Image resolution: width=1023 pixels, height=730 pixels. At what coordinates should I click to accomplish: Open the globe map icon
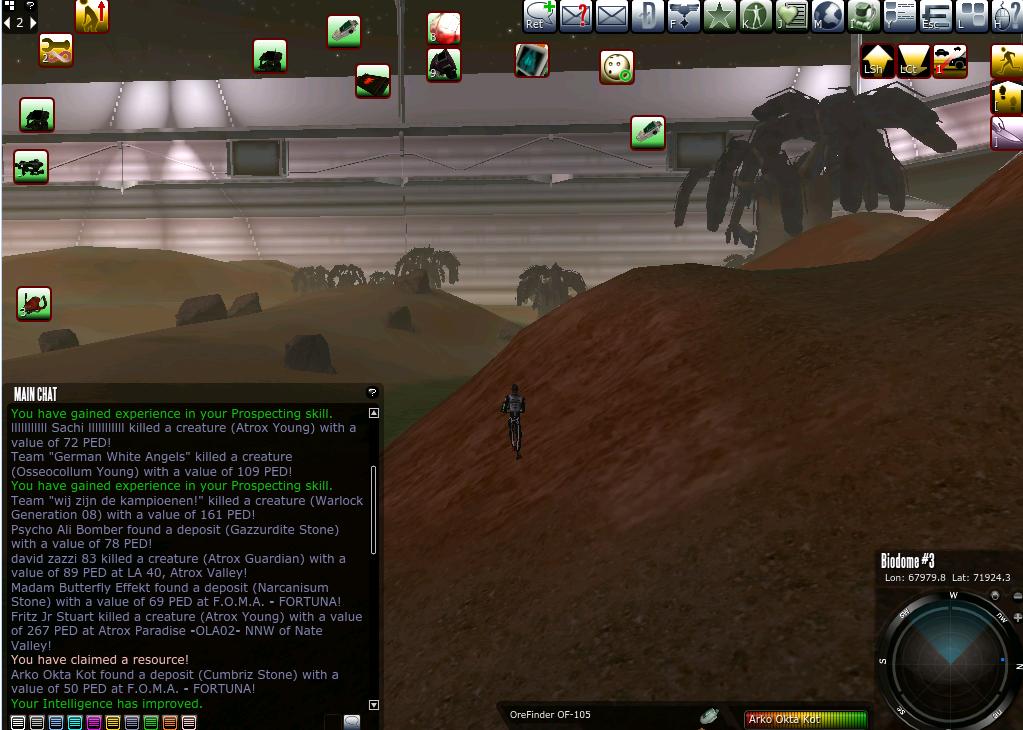pos(827,16)
